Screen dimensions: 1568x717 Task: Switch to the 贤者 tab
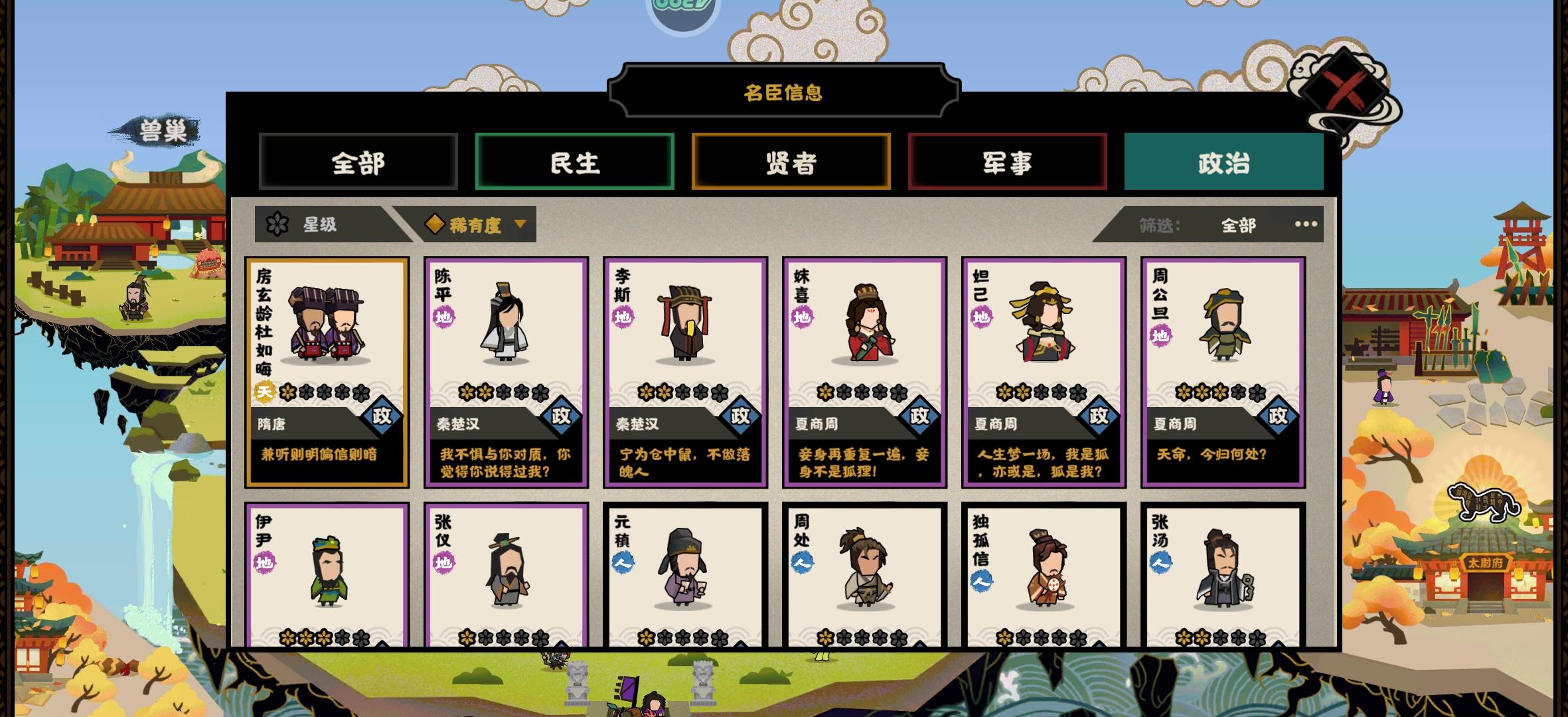(x=791, y=163)
